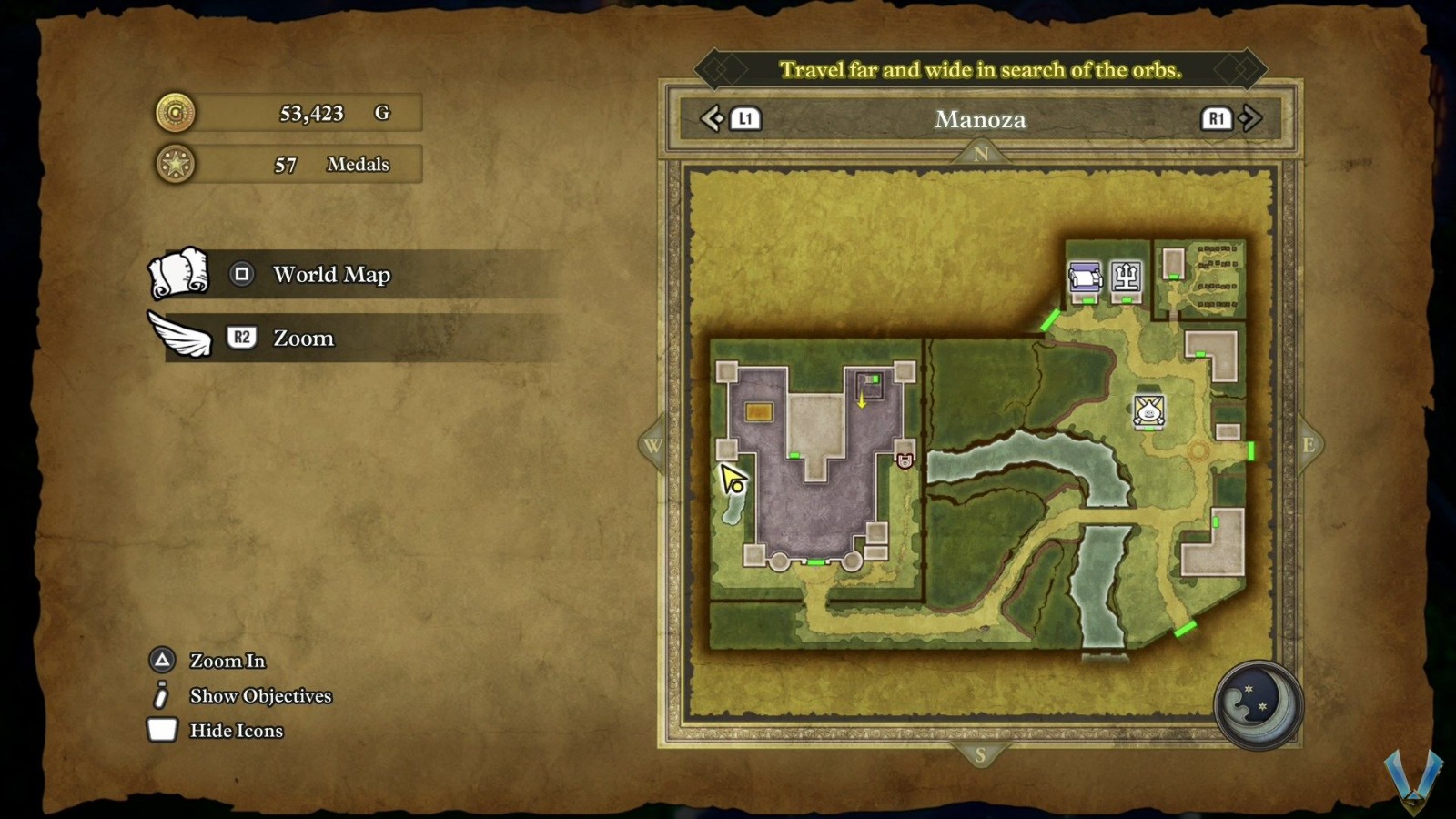Click the E compass arrow beside the map
This screenshot has height=819, width=1456.
tap(1309, 445)
